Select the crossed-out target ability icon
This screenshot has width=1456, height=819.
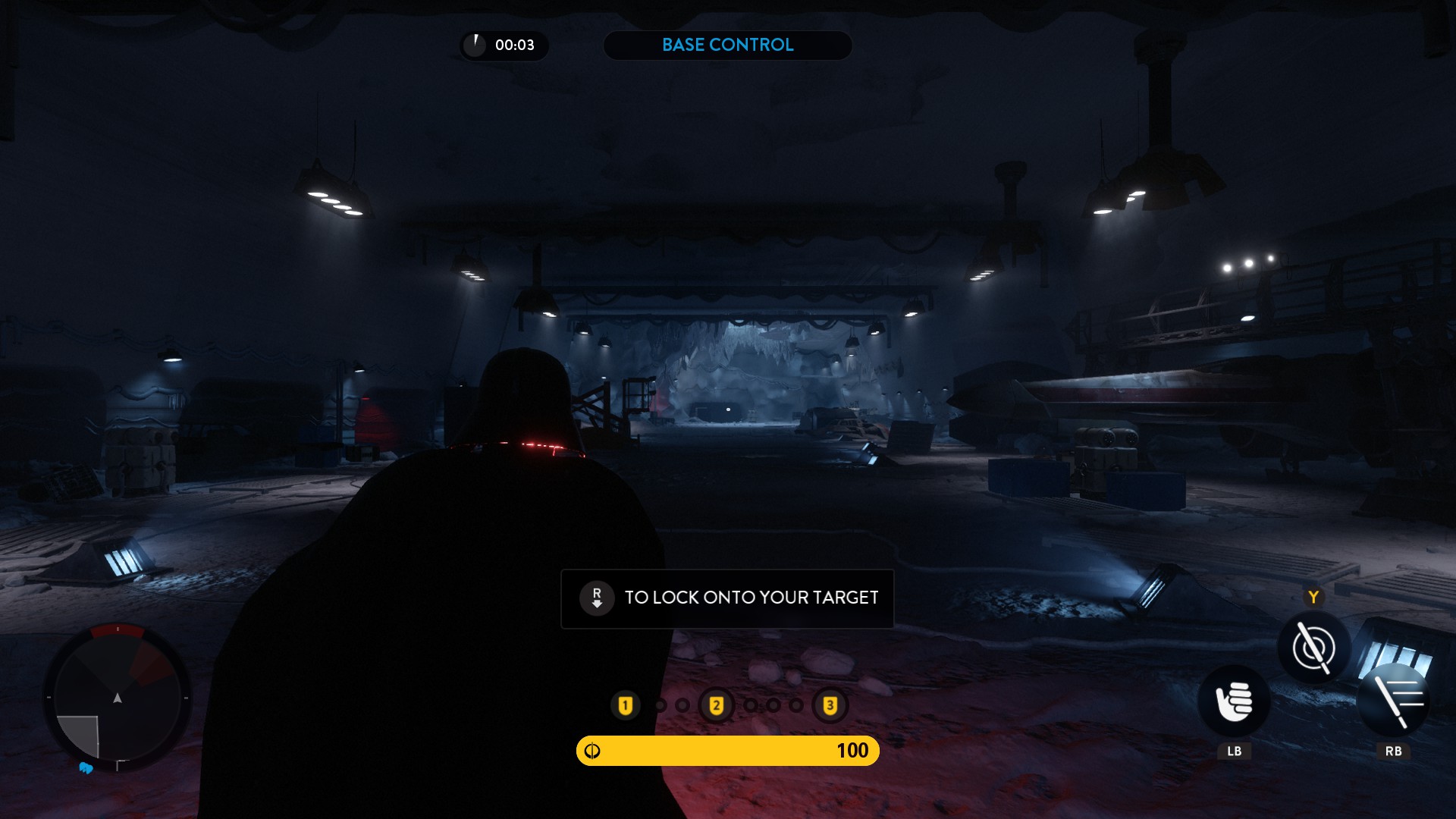point(1313,648)
